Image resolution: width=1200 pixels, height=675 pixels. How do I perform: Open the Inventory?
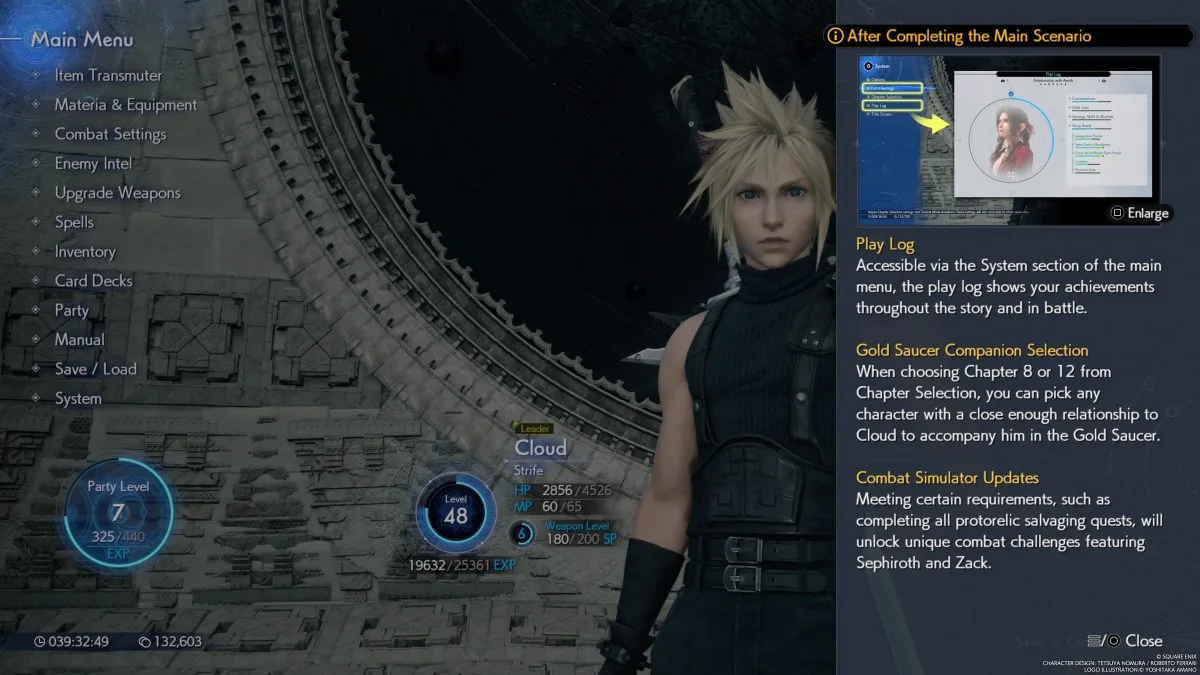point(85,252)
